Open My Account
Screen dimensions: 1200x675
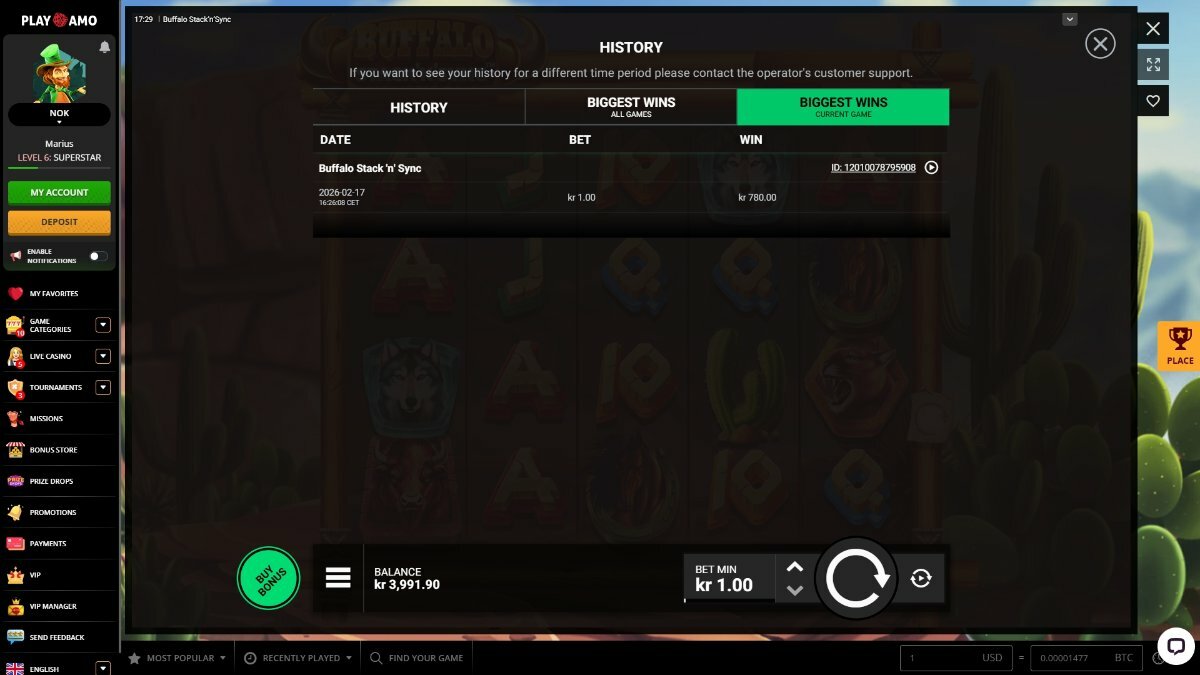tap(59, 192)
